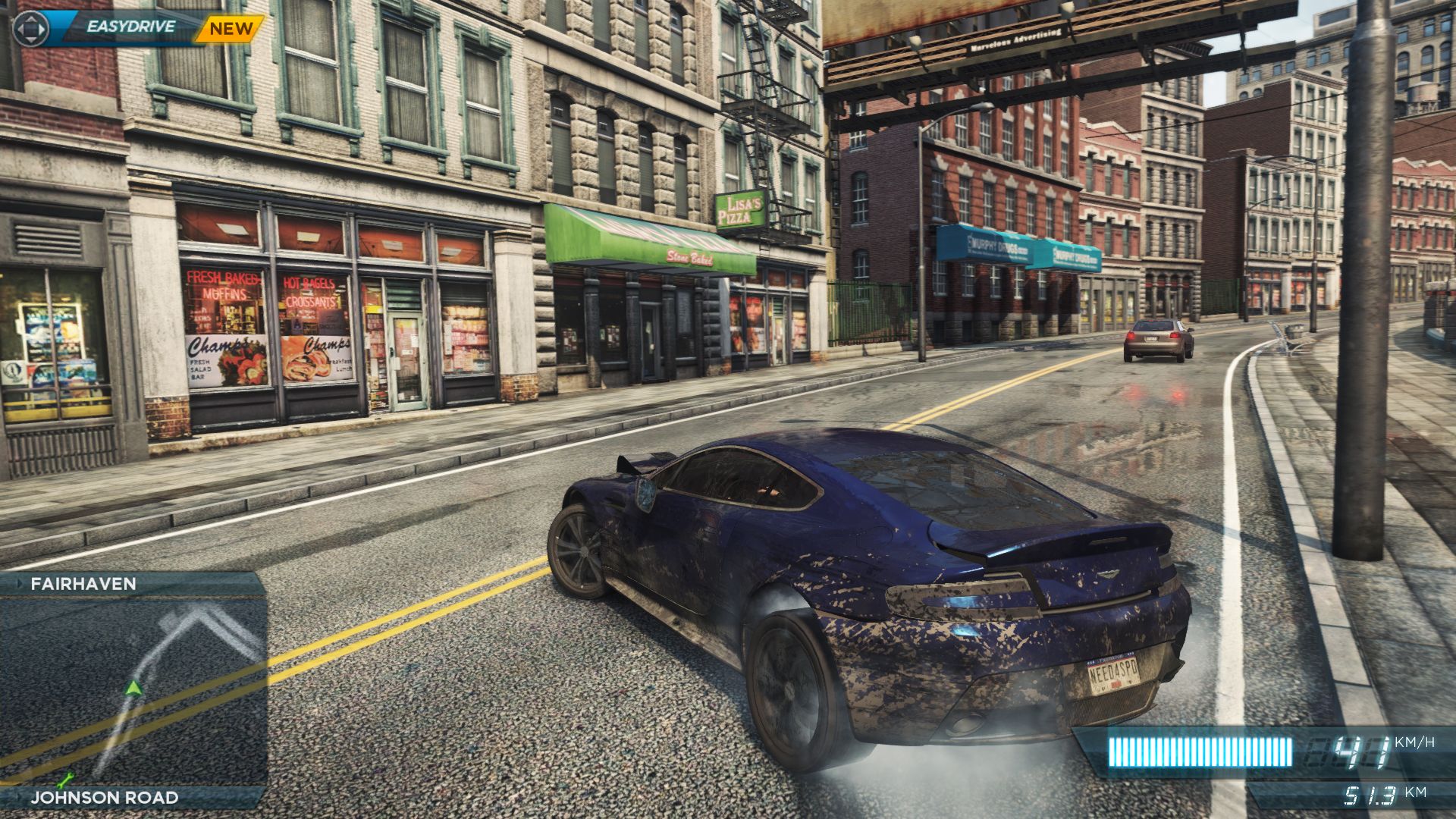Open the EasyDrive menu

pos(130,27)
